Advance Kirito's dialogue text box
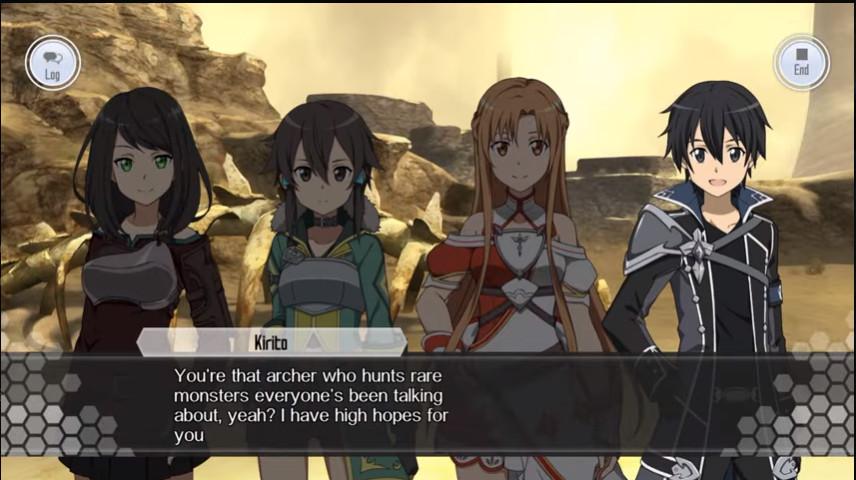 [x=428, y=405]
